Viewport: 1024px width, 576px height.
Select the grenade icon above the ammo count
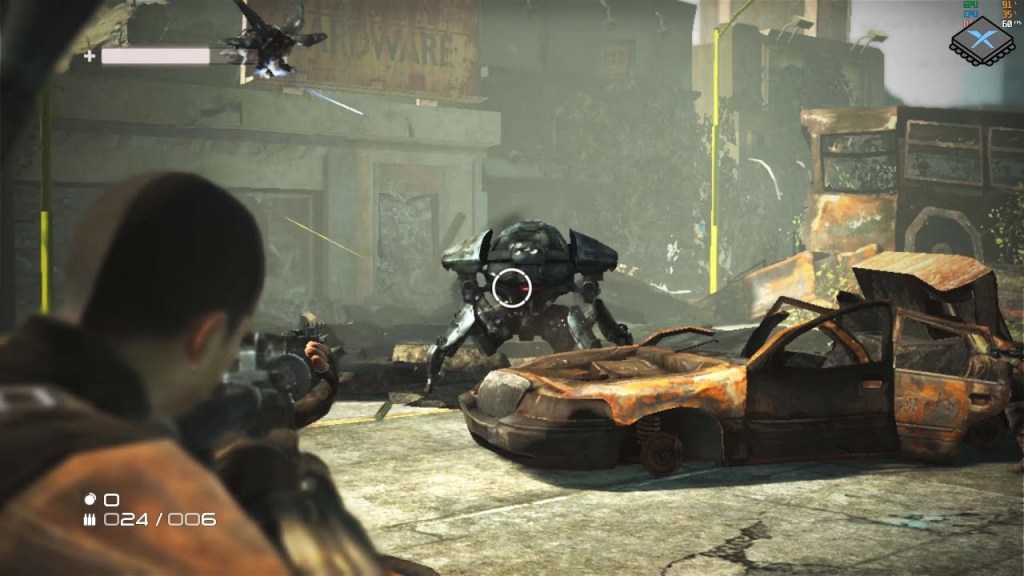[89, 498]
